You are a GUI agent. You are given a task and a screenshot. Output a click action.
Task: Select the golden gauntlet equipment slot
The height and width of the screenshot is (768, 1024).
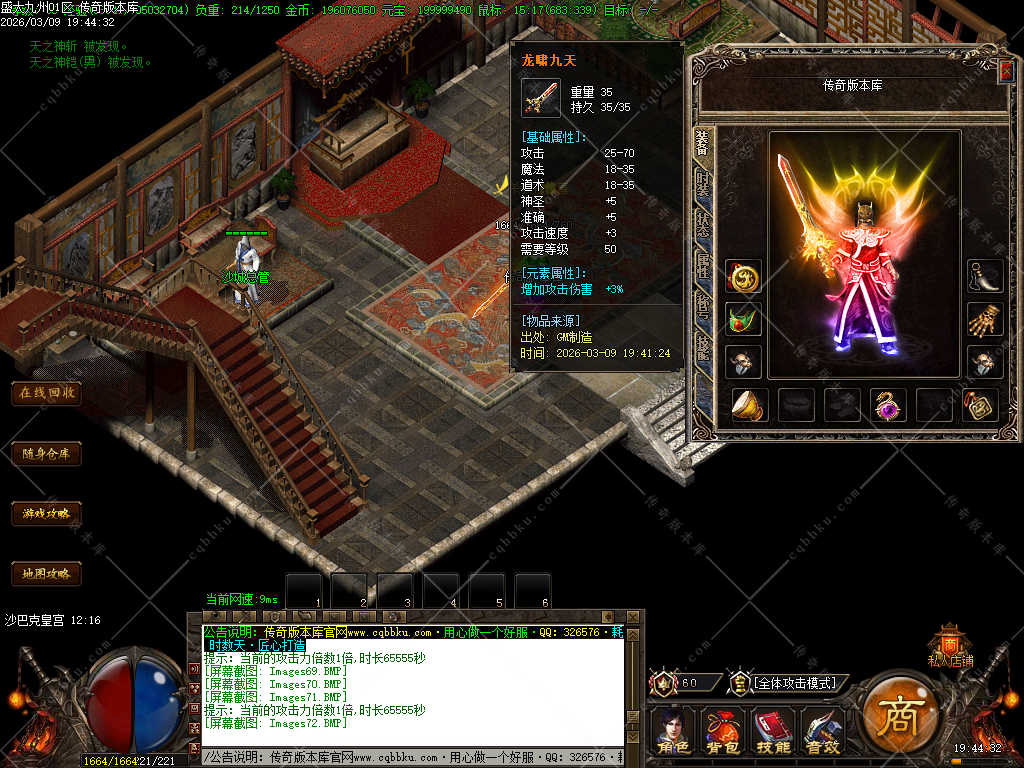(x=985, y=319)
